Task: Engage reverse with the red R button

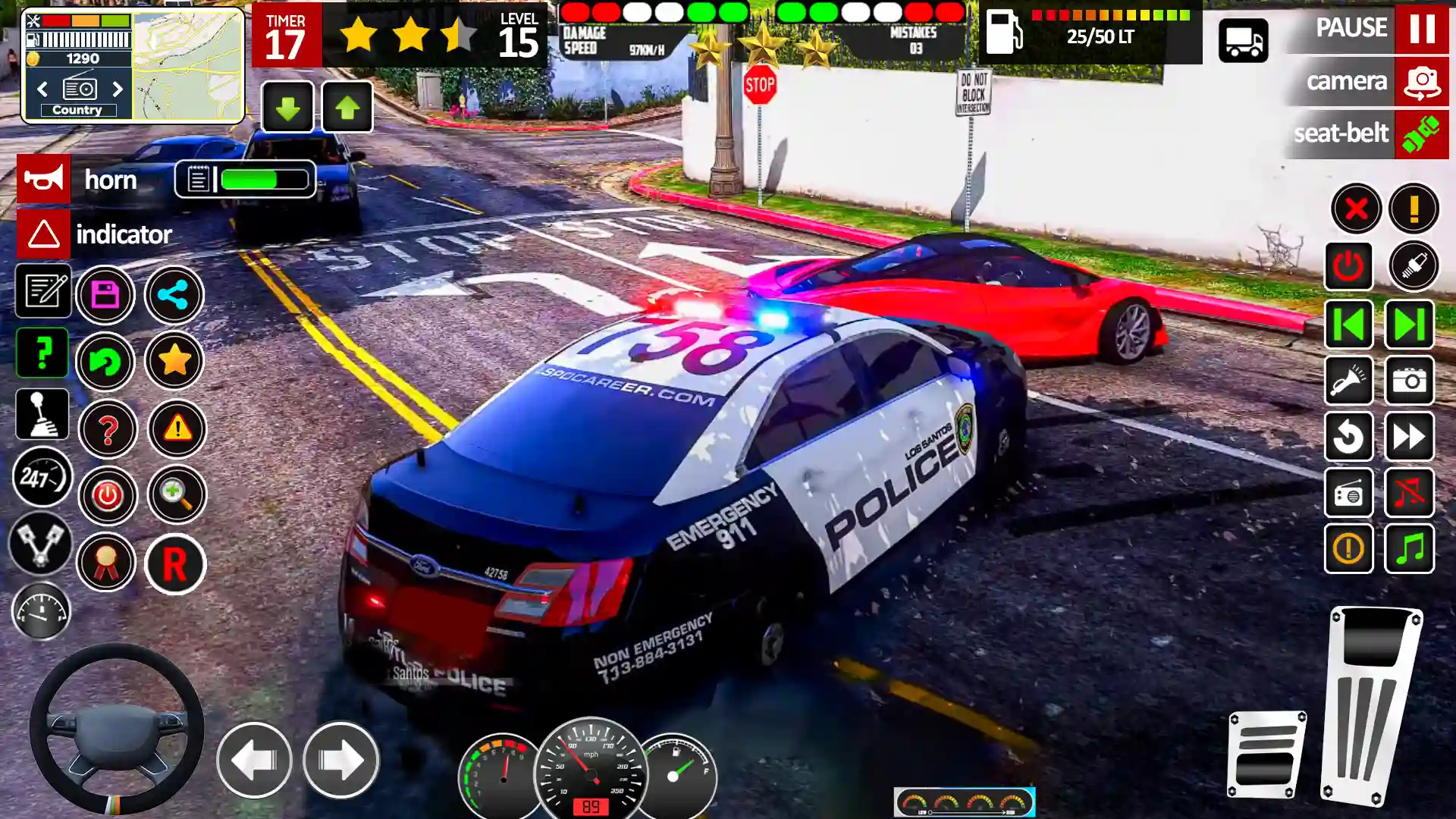Action: point(175,564)
